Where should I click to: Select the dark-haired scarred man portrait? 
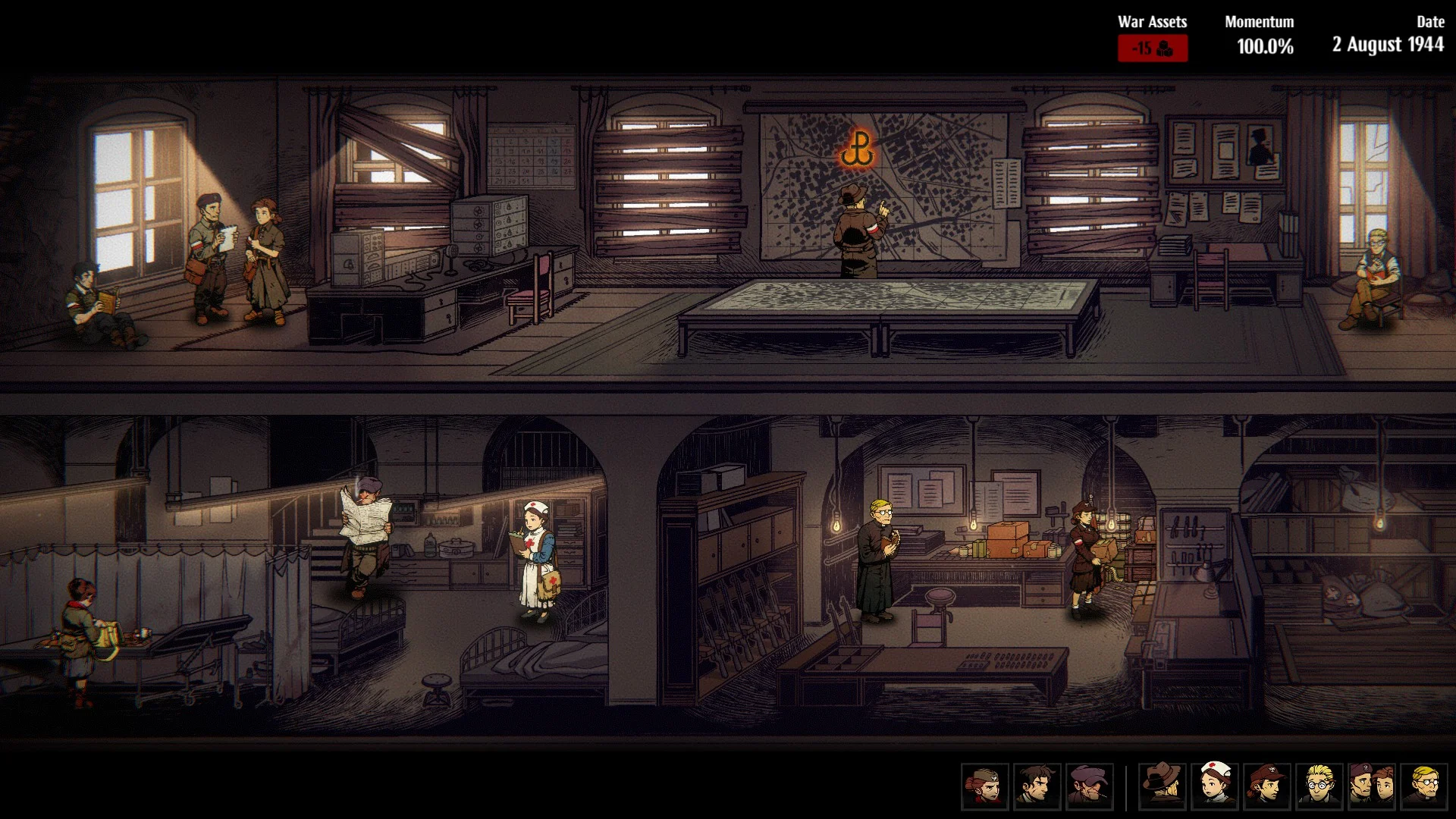pyautogui.click(x=1037, y=786)
